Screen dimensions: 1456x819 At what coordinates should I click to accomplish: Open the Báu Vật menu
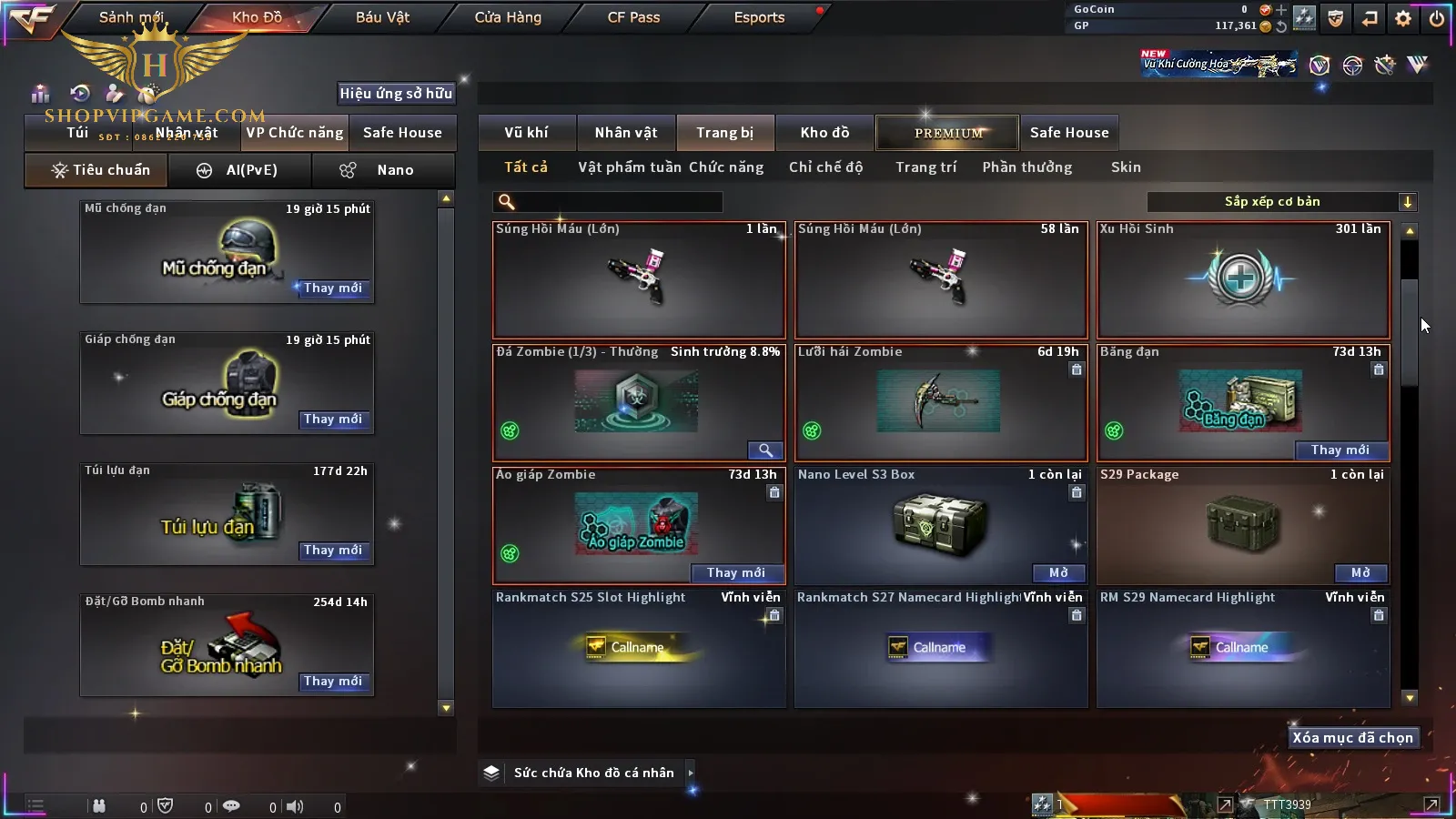pyautogui.click(x=382, y=17)
